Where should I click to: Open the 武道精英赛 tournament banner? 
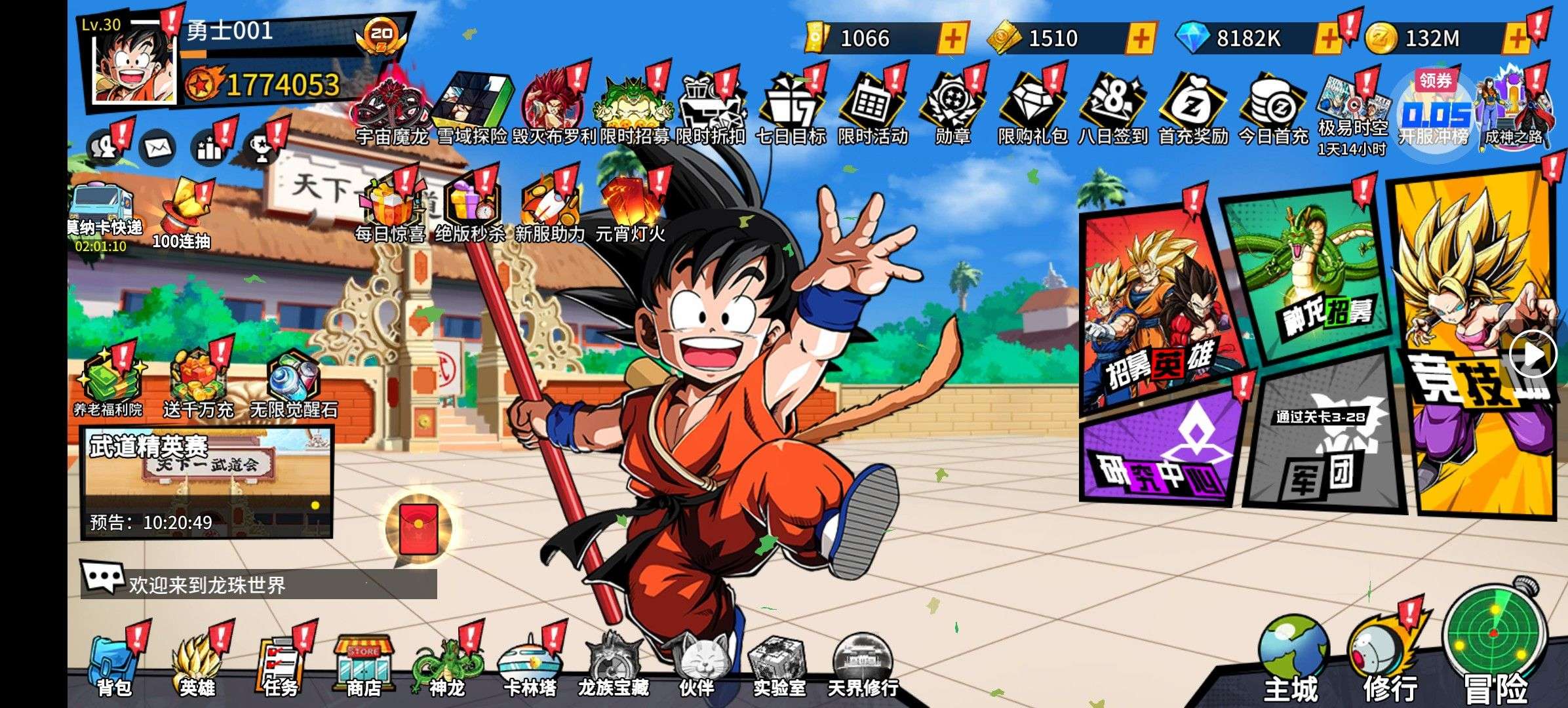206,482
